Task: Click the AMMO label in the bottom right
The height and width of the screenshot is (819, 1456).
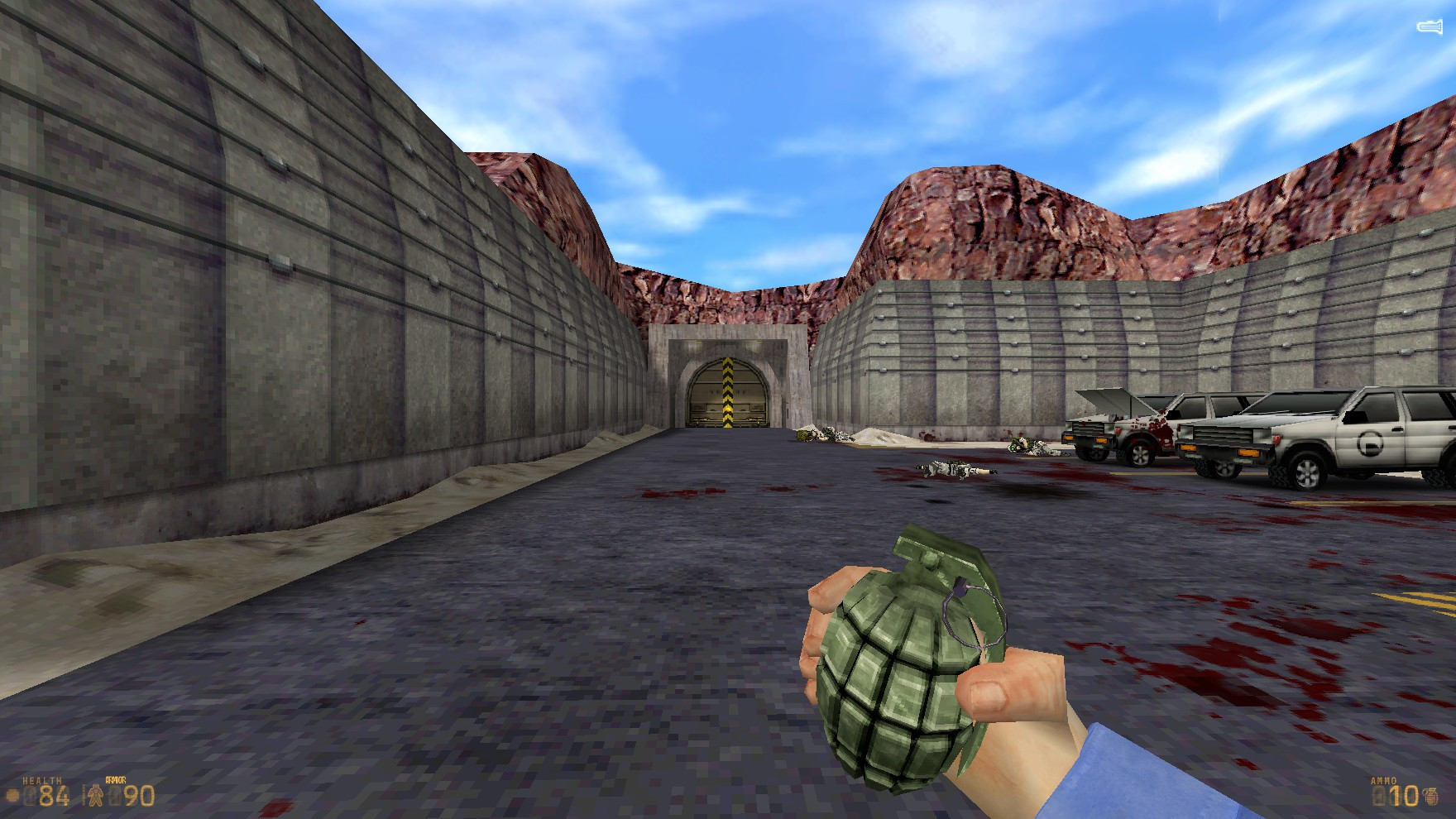Action: (1383, 780)
